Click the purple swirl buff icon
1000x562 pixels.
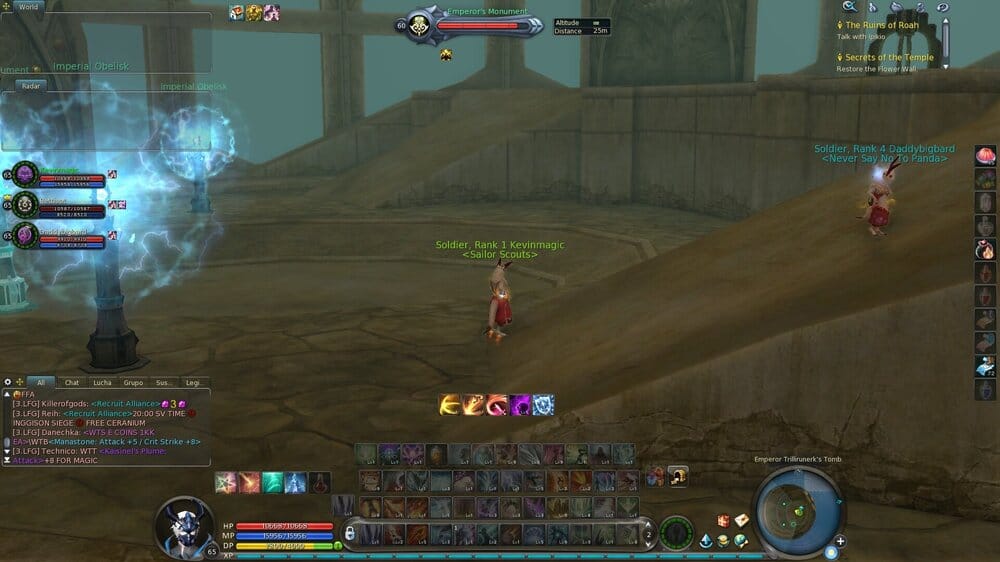521,405
